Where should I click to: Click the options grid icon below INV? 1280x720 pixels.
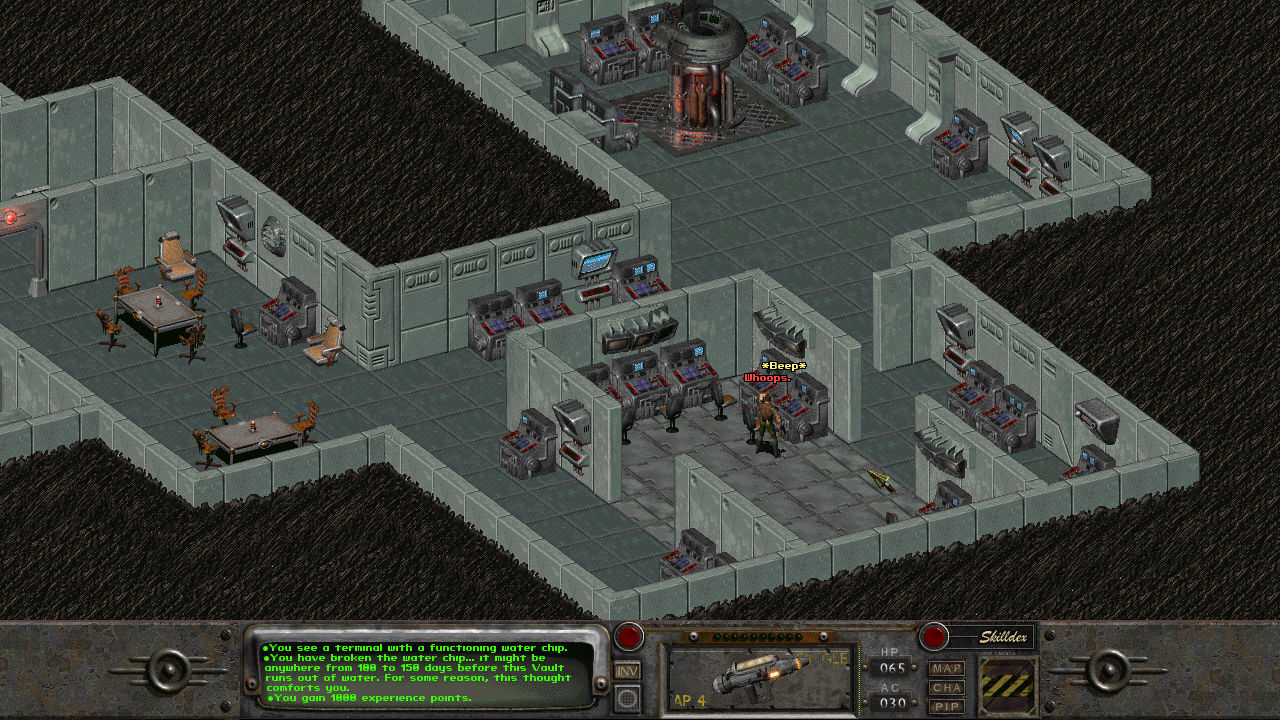(x=625, y=698)
